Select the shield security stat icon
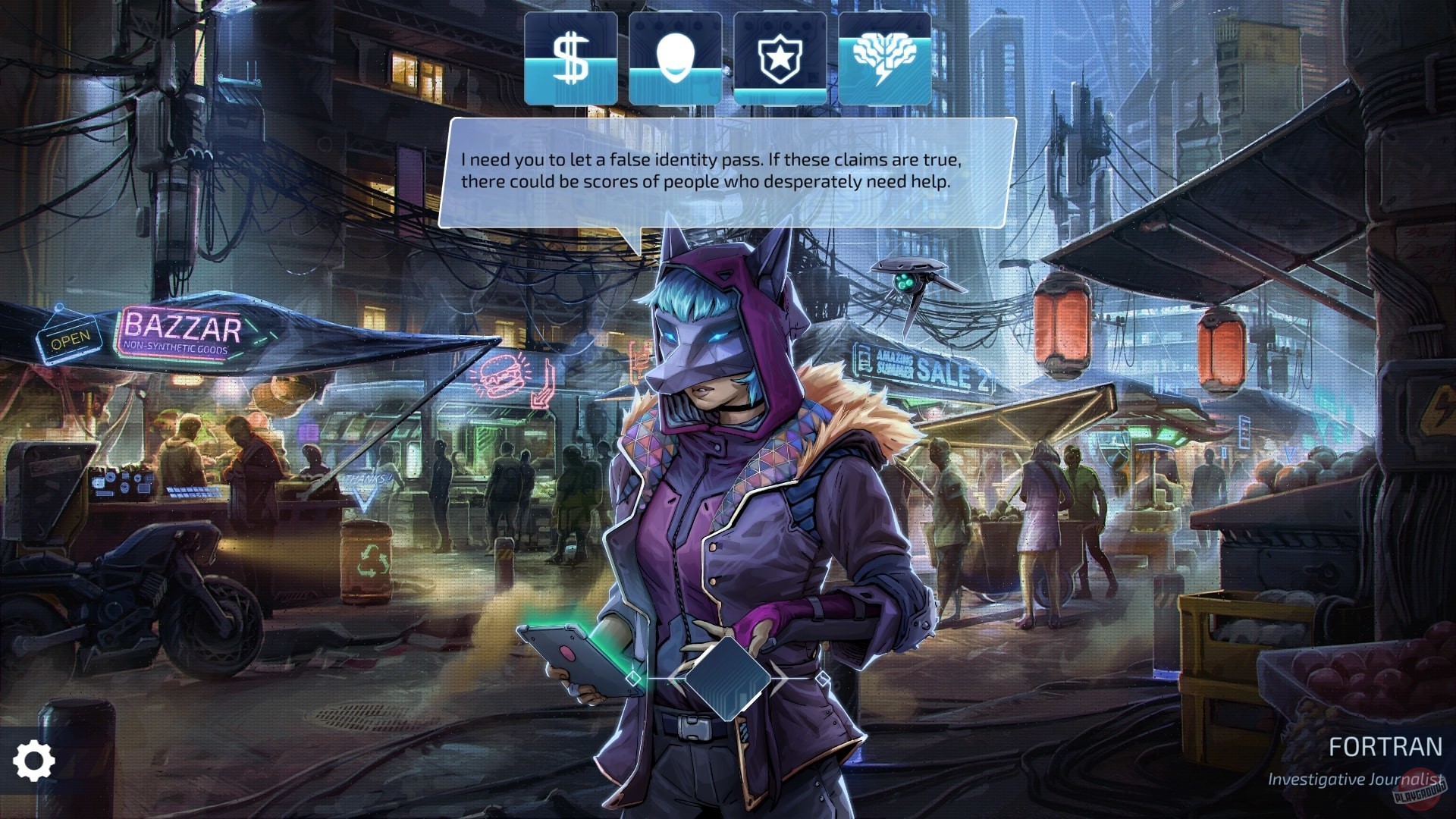Viewport: 1456px width, 819px height. pyautogui.click(x=780, y=59)
